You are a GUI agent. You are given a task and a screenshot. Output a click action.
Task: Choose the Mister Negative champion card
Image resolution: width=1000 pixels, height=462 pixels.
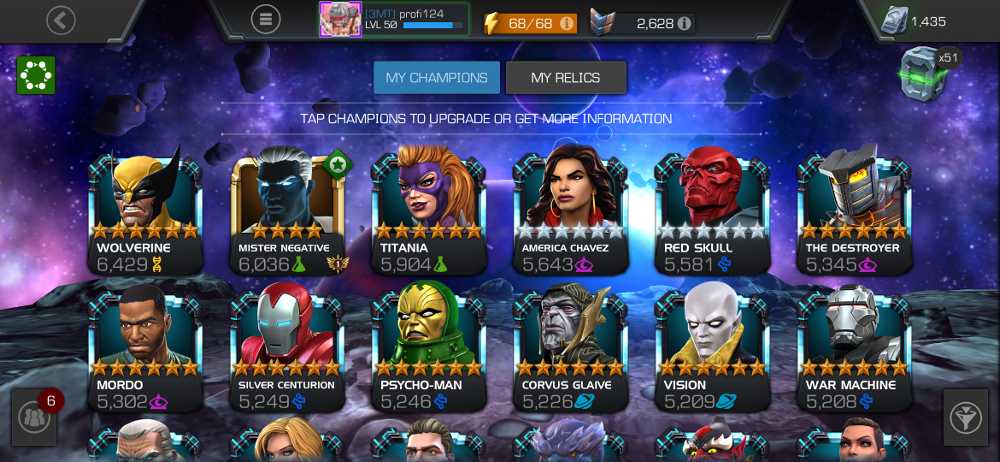287,210
